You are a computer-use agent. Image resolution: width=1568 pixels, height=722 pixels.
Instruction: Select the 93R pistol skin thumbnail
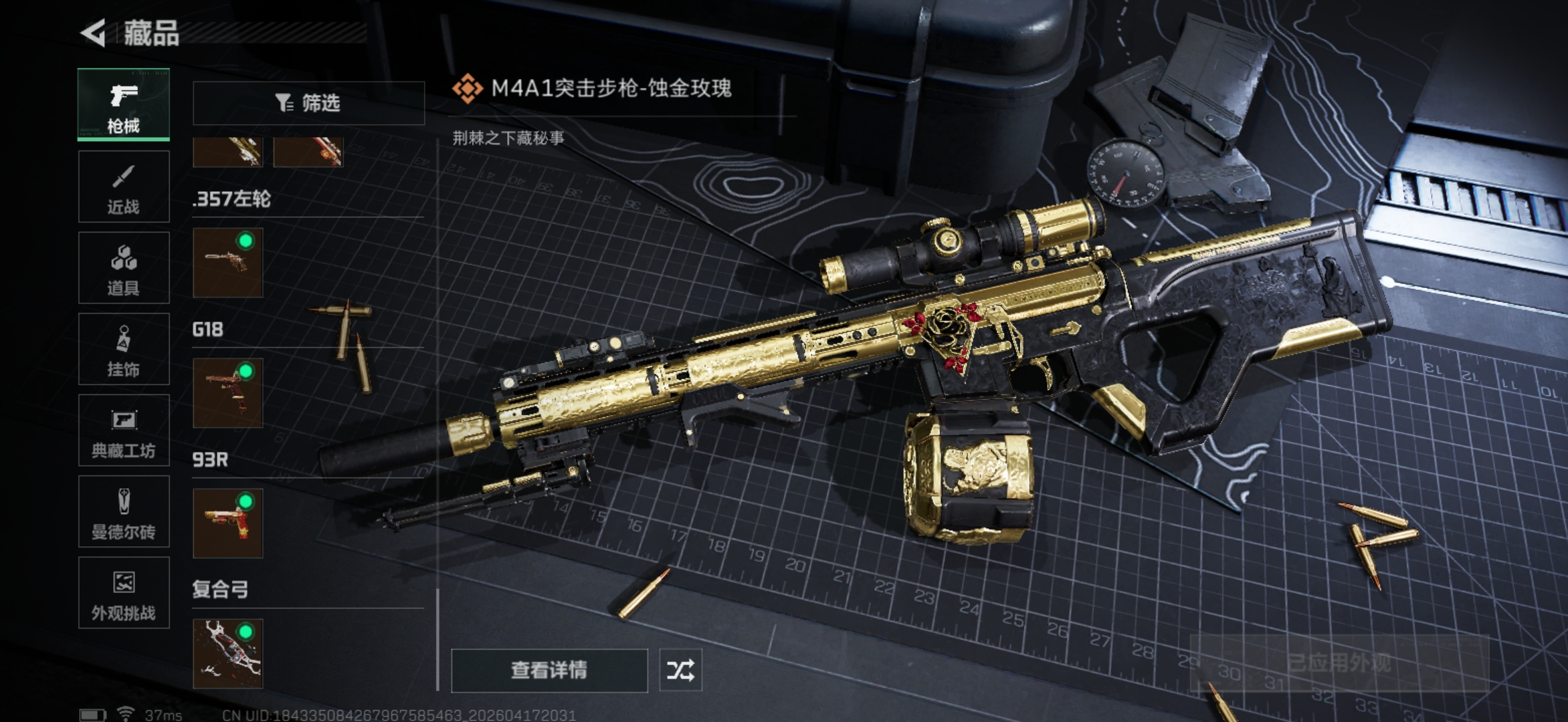(x=228, y=523)
